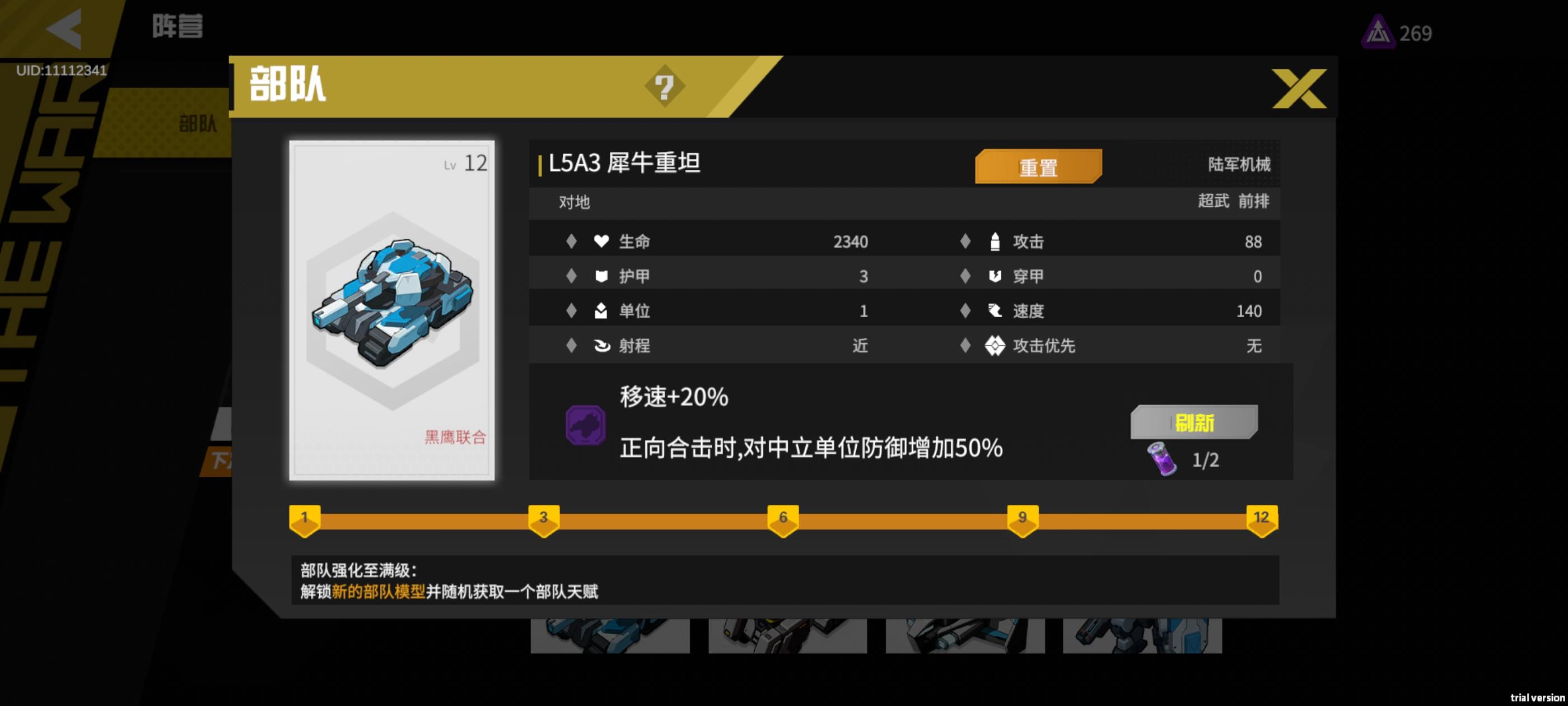Open the 攻击优先 attack priority icon
This screenshot has height=706, width=1568.
996,345
